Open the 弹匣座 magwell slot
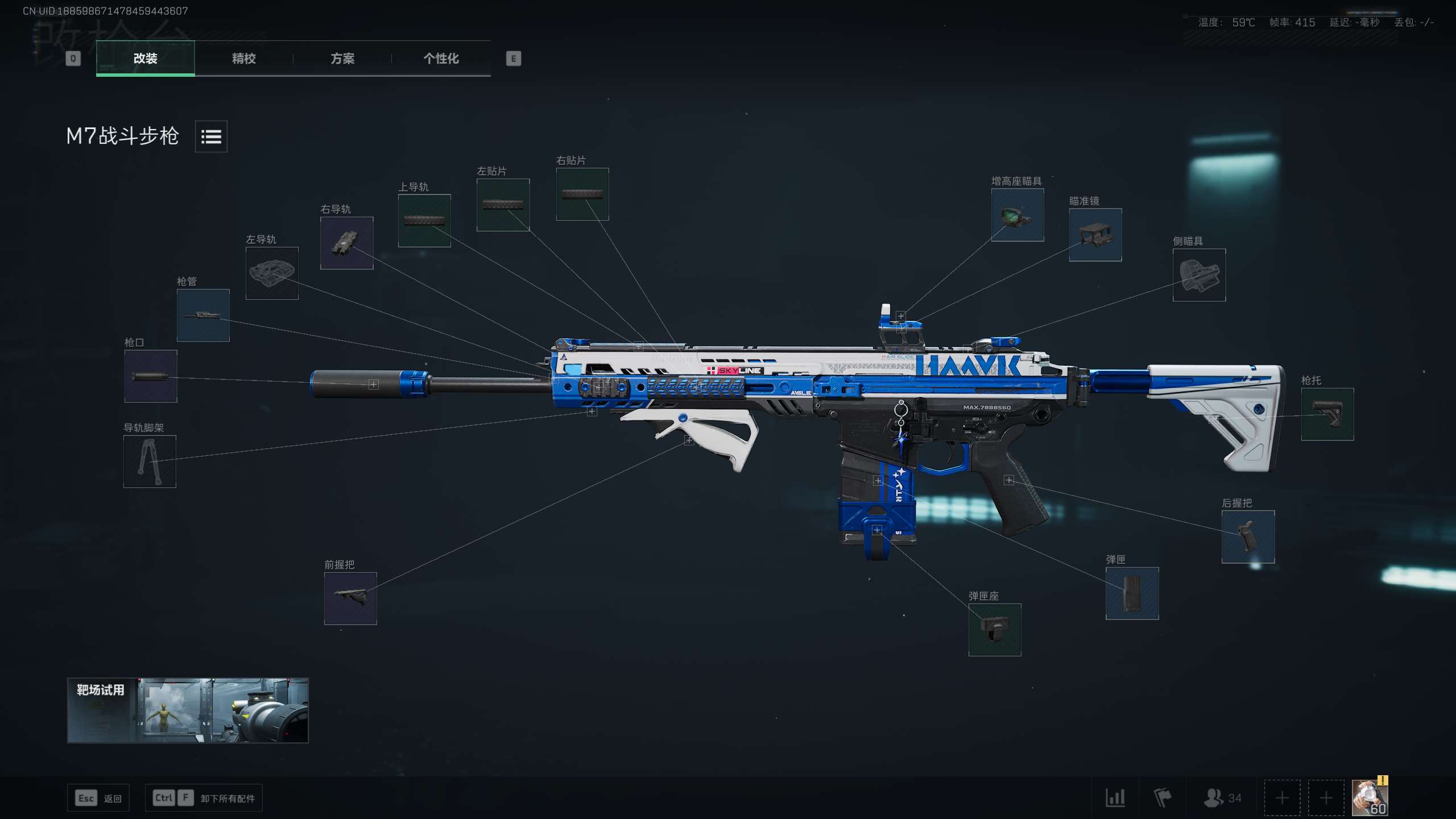Image resolution: width=1456 pixels, height=819 pixels. pyautogui.click(x=995, y=630)
